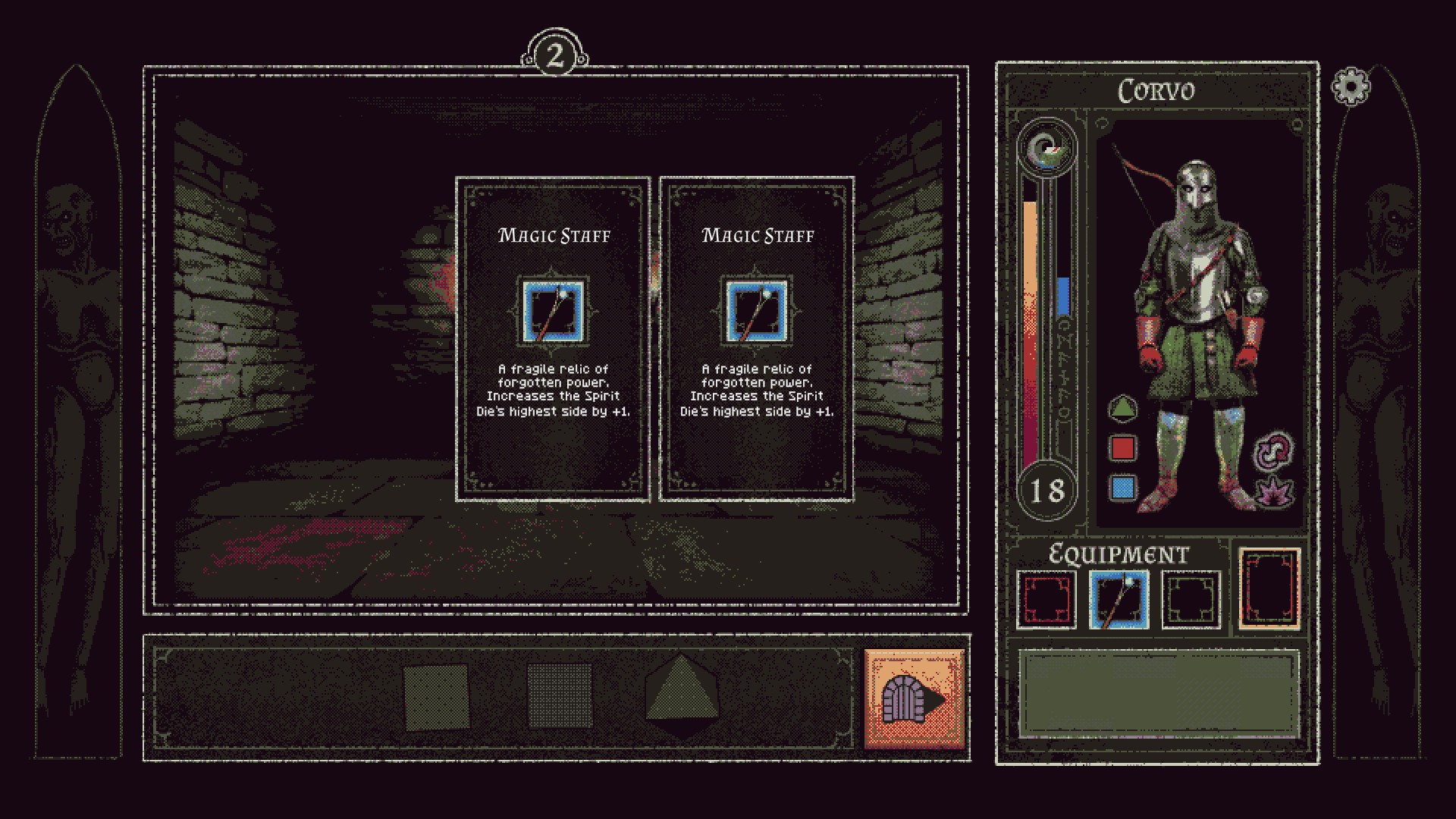
Task: Select the purple lotus status icon
Action: point(1275,491)
